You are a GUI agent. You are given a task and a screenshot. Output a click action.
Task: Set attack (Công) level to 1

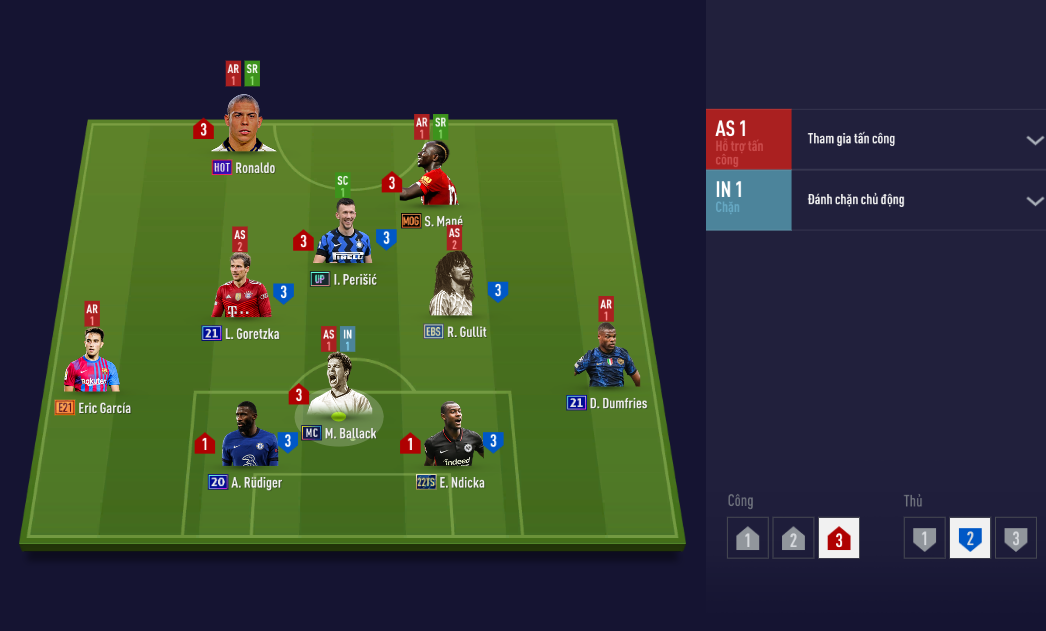point(748,538)
